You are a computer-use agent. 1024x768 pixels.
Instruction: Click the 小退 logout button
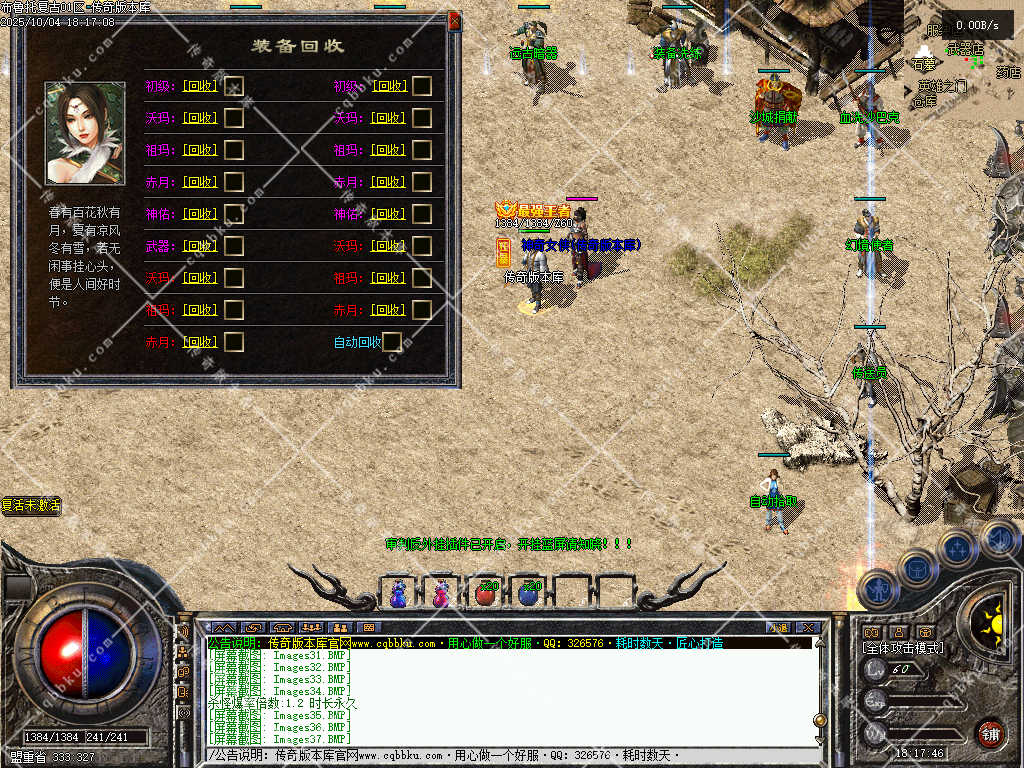pyautogui.click(x=778, y=627)
